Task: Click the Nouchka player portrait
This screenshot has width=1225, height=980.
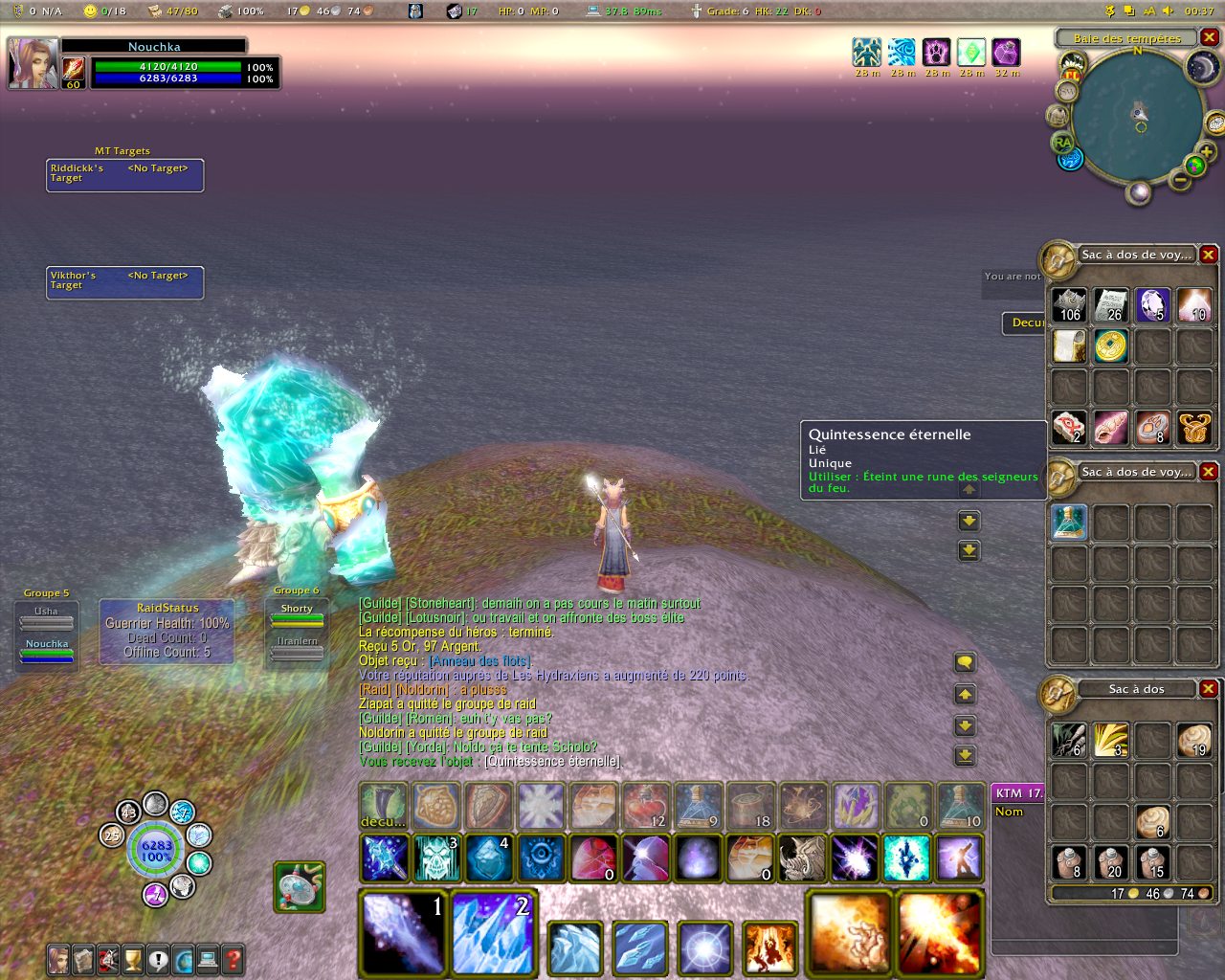Action: (33, 63)
